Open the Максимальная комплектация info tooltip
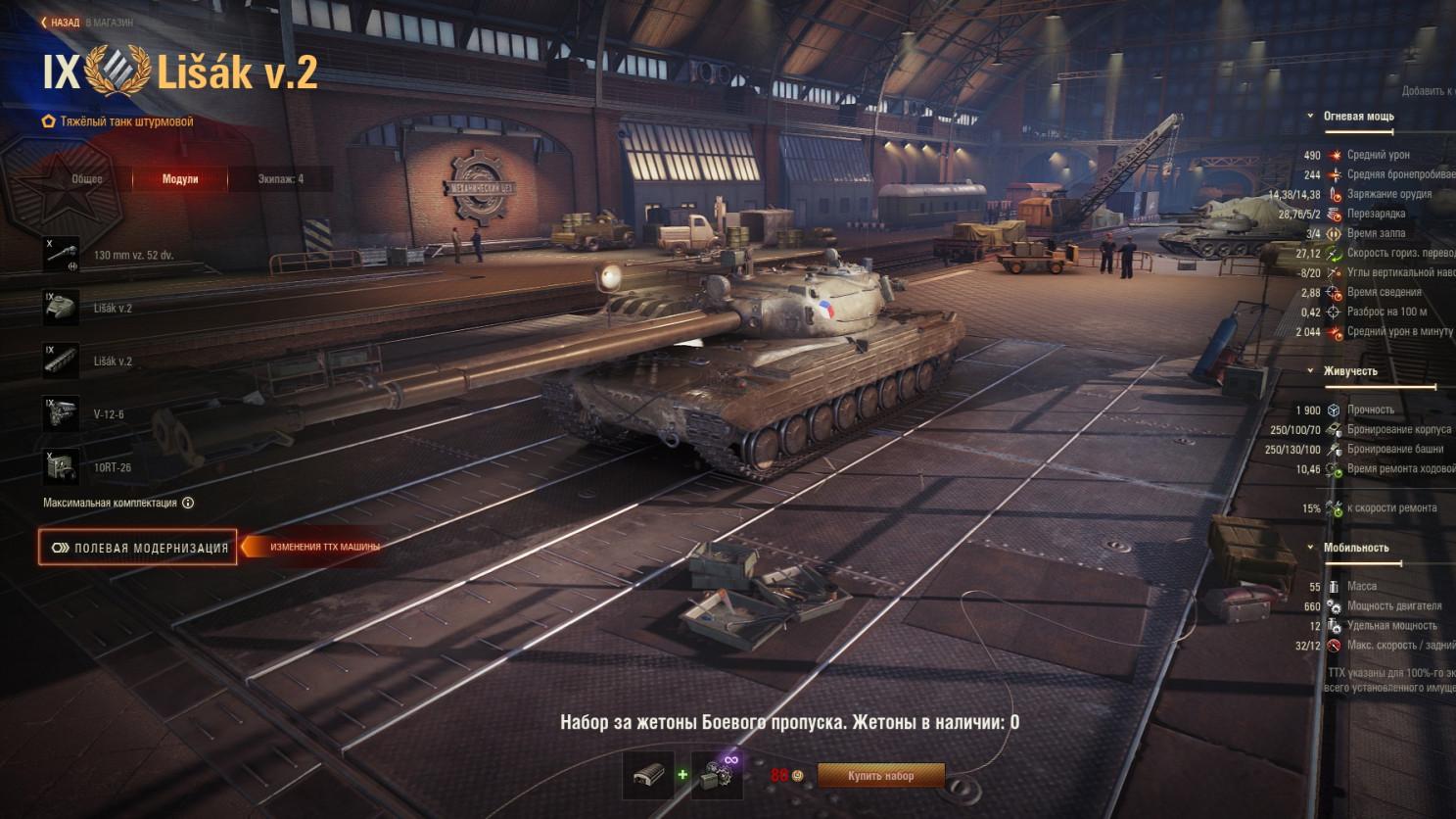Screen dimensions: 1456x819 (x=187, y=502)
